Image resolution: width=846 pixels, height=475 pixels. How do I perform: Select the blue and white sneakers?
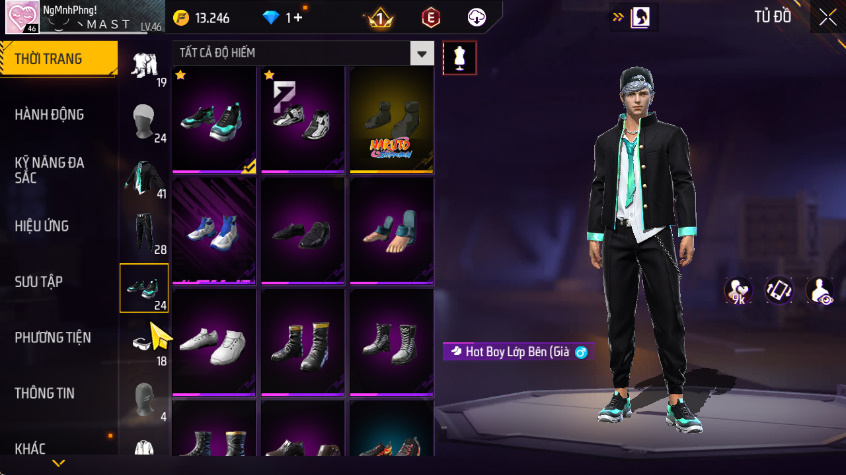point(214,231)
